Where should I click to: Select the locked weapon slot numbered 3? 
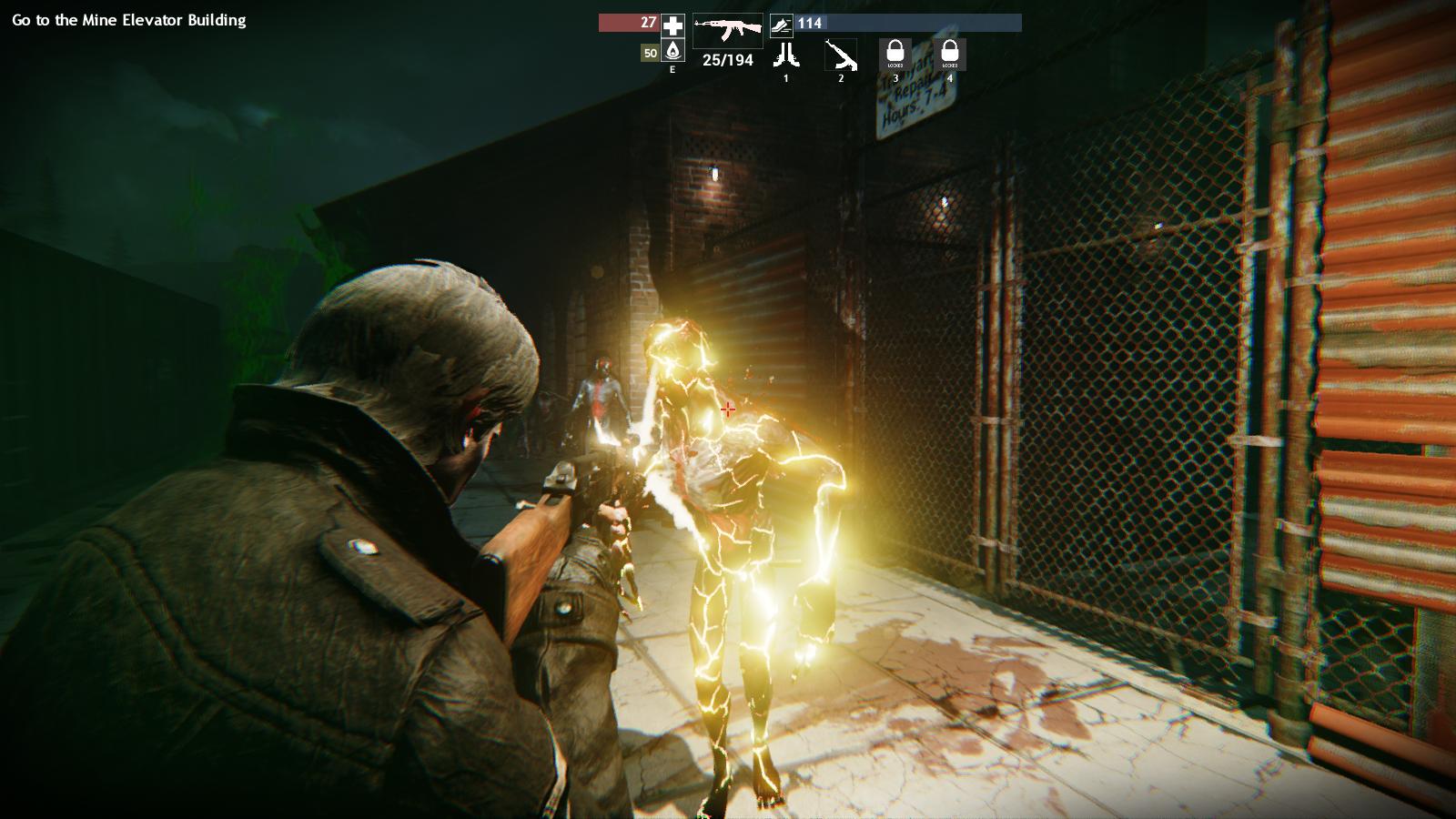895,55
